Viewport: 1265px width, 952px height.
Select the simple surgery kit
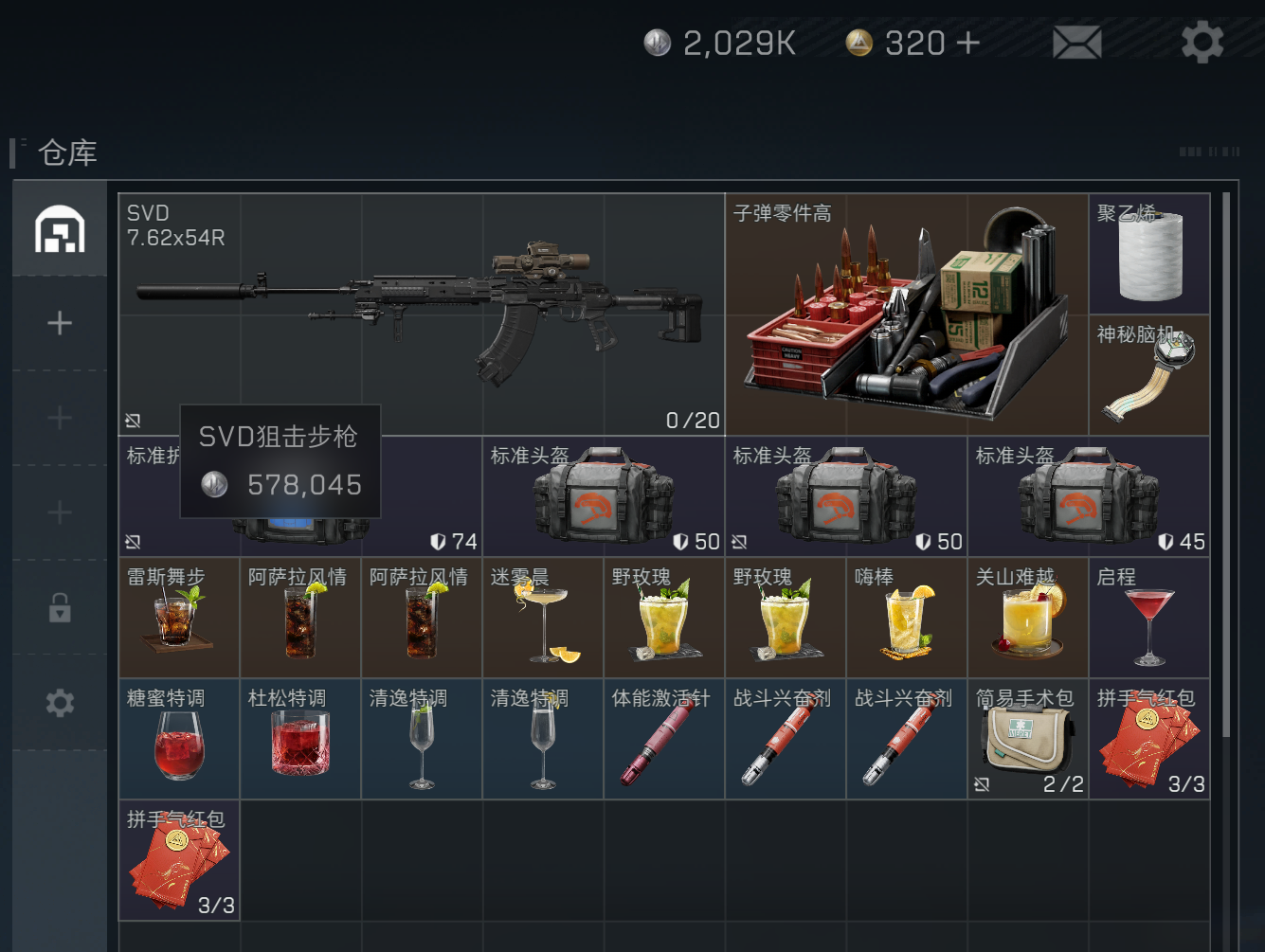pos(1028,739)
